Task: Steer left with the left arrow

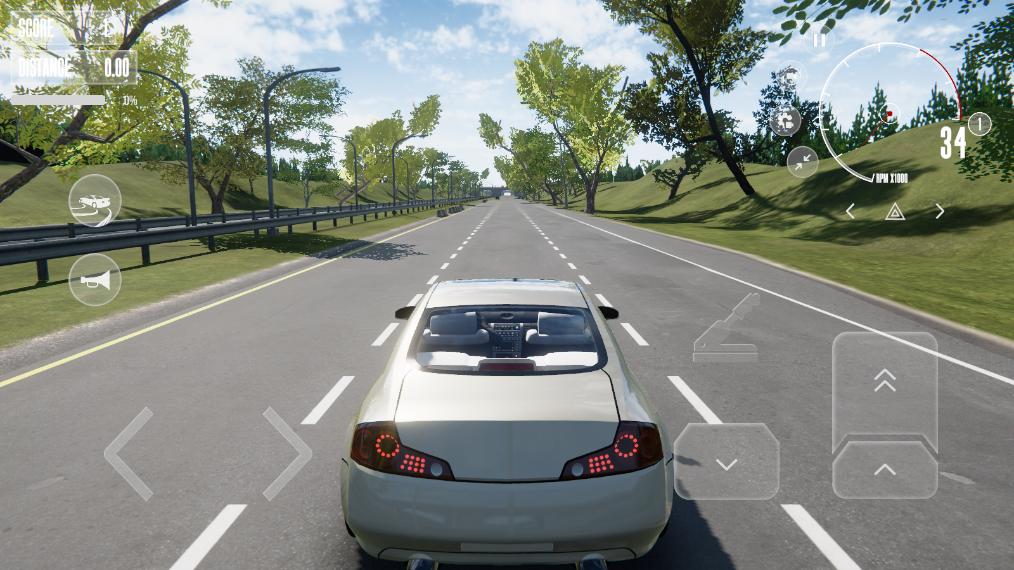Action: coord(129,453)
